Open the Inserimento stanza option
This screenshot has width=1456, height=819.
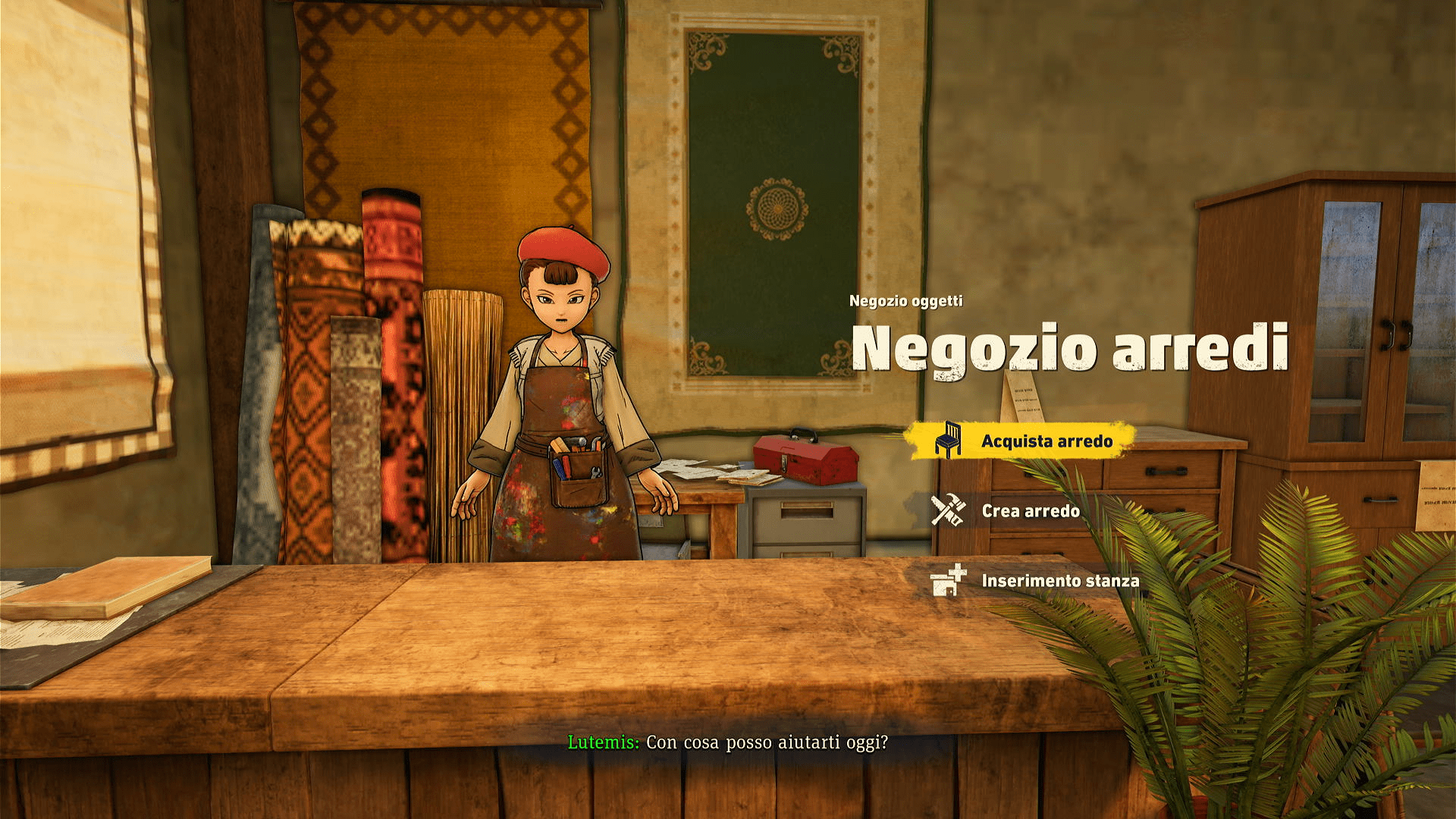tap(1059, 581)
